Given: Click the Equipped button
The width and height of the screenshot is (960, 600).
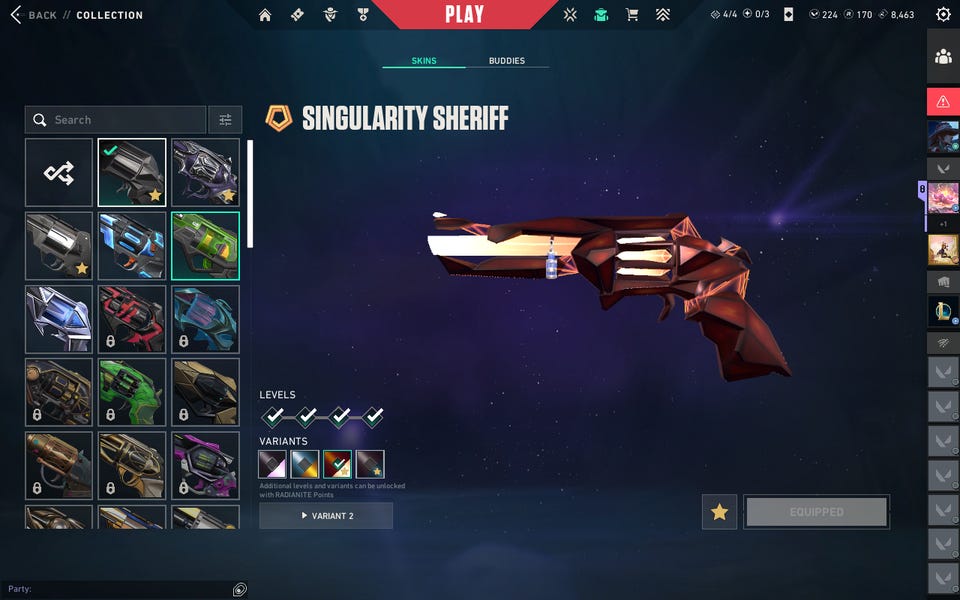Looking at the screenshot, I should [816, 512].
